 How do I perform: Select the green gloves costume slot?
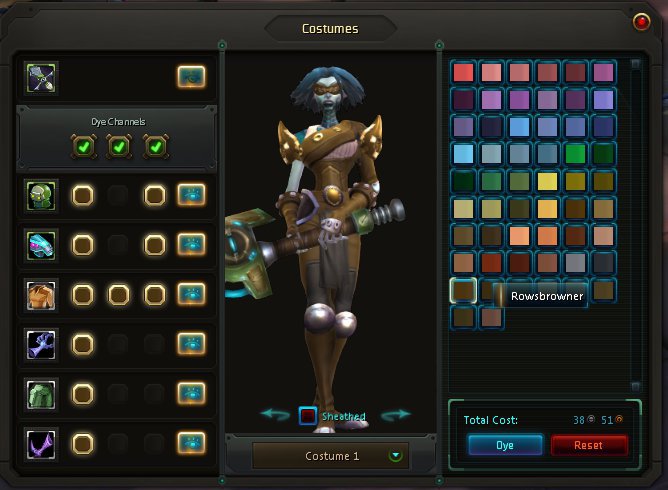(x=42, y=393)
